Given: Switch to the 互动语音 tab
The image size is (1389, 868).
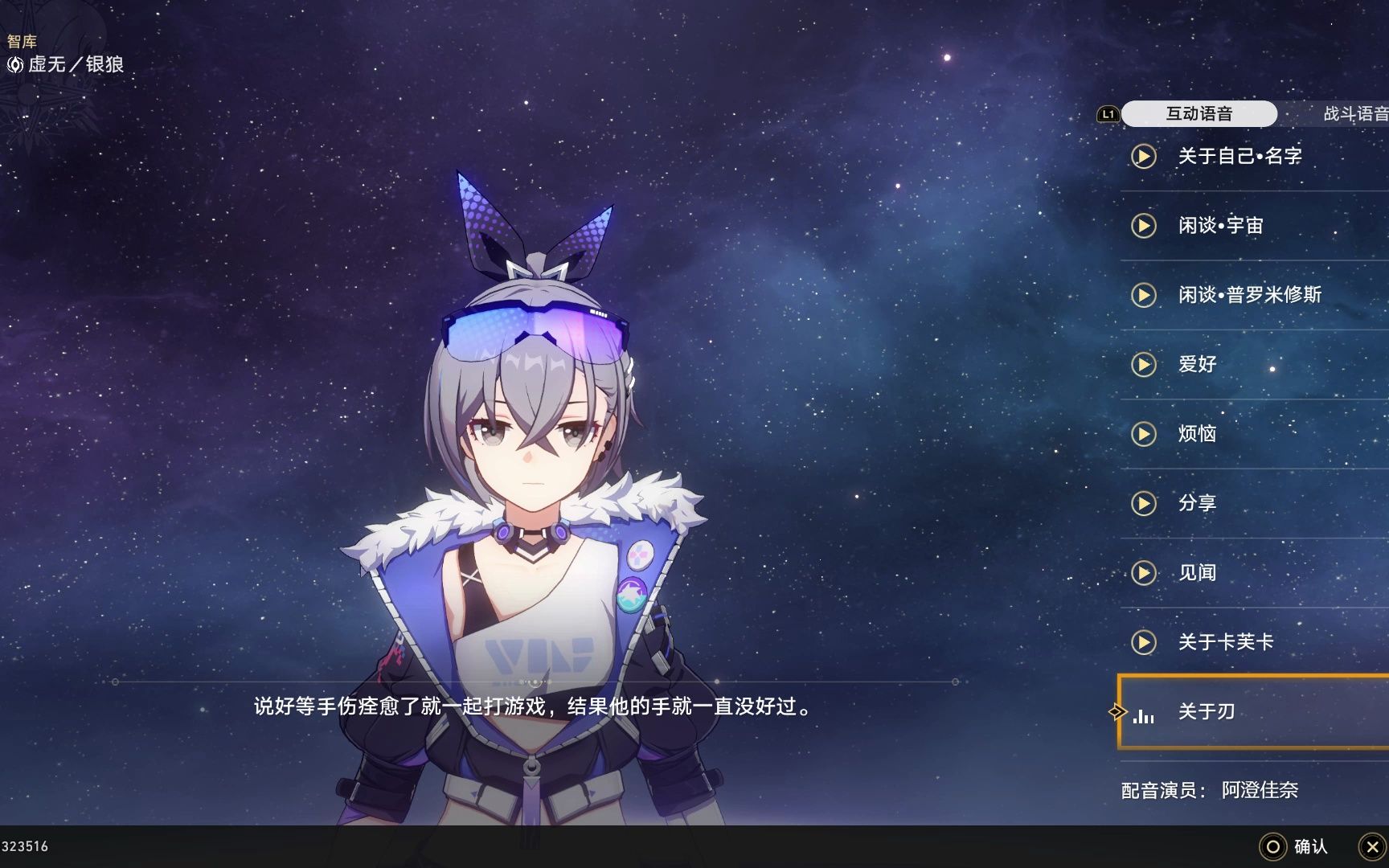Looking at the screenshot, I should coord(1200,113).
